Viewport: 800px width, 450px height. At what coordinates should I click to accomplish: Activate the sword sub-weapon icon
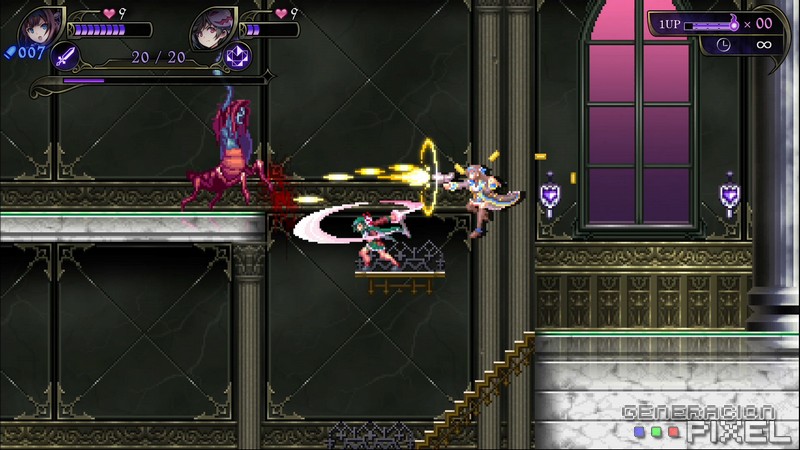coord(65,56)
